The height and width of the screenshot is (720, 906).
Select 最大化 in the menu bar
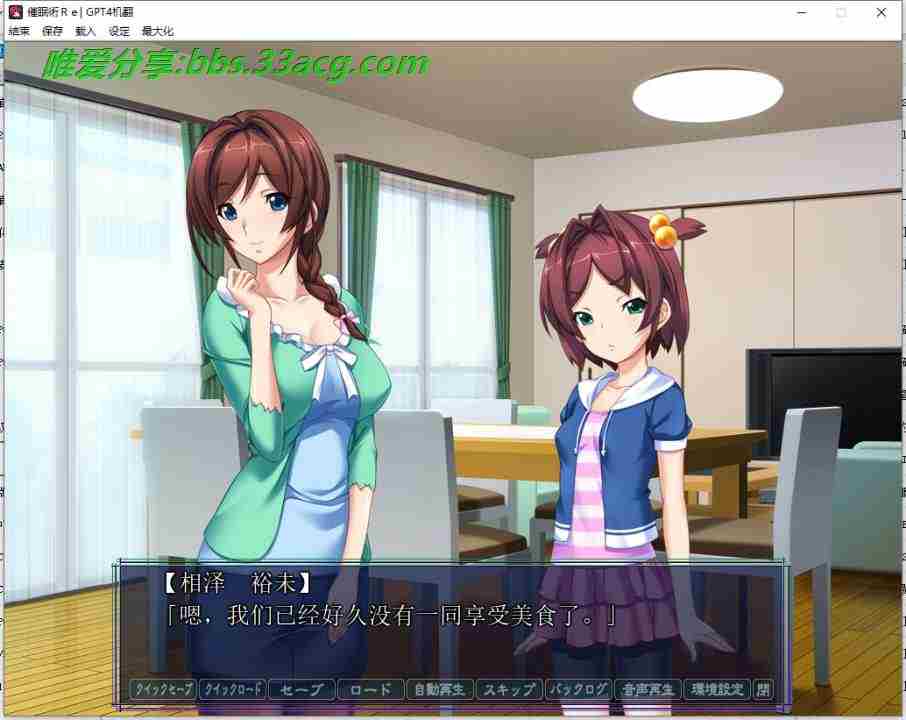157,31
